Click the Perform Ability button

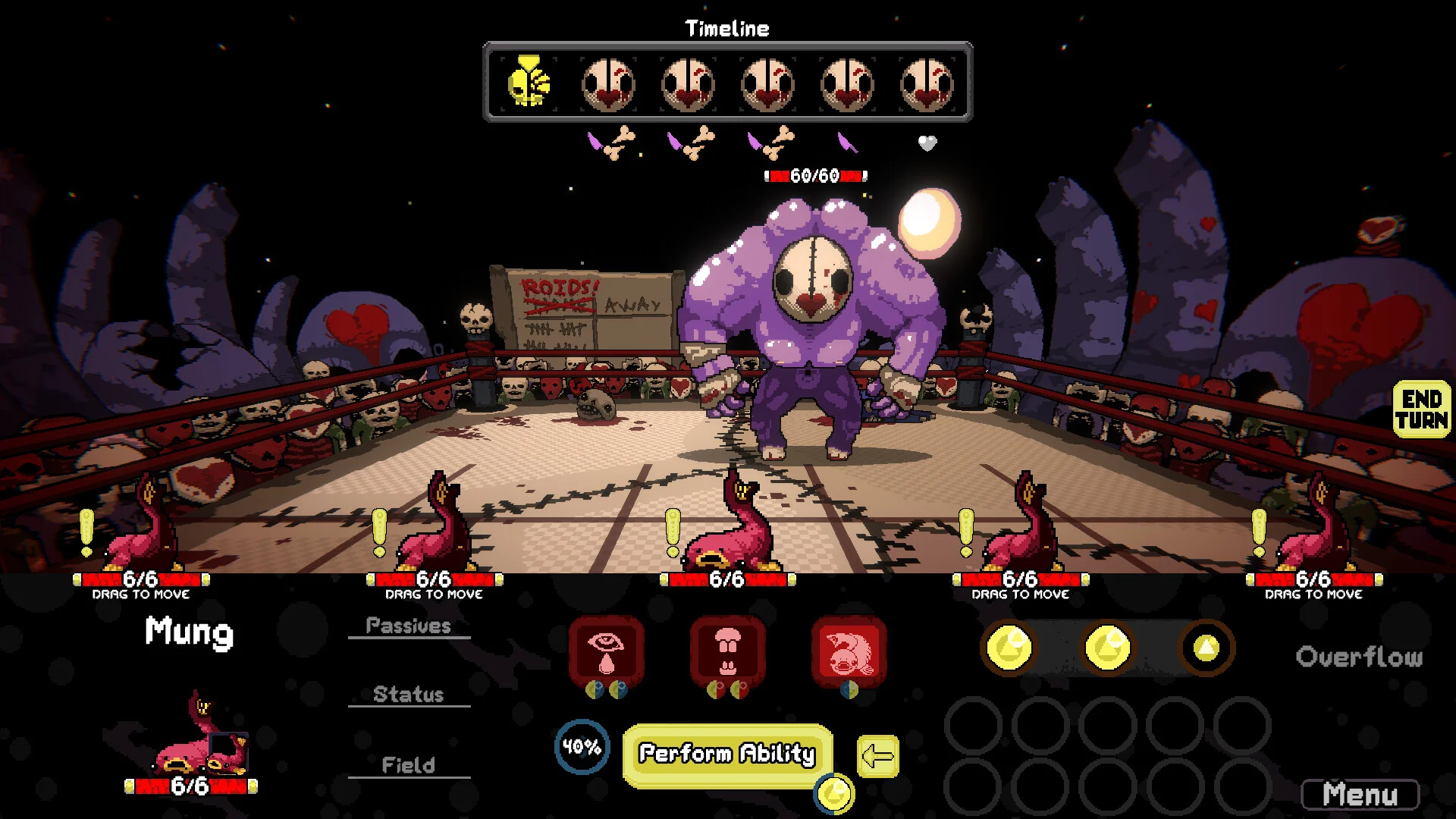726,754
